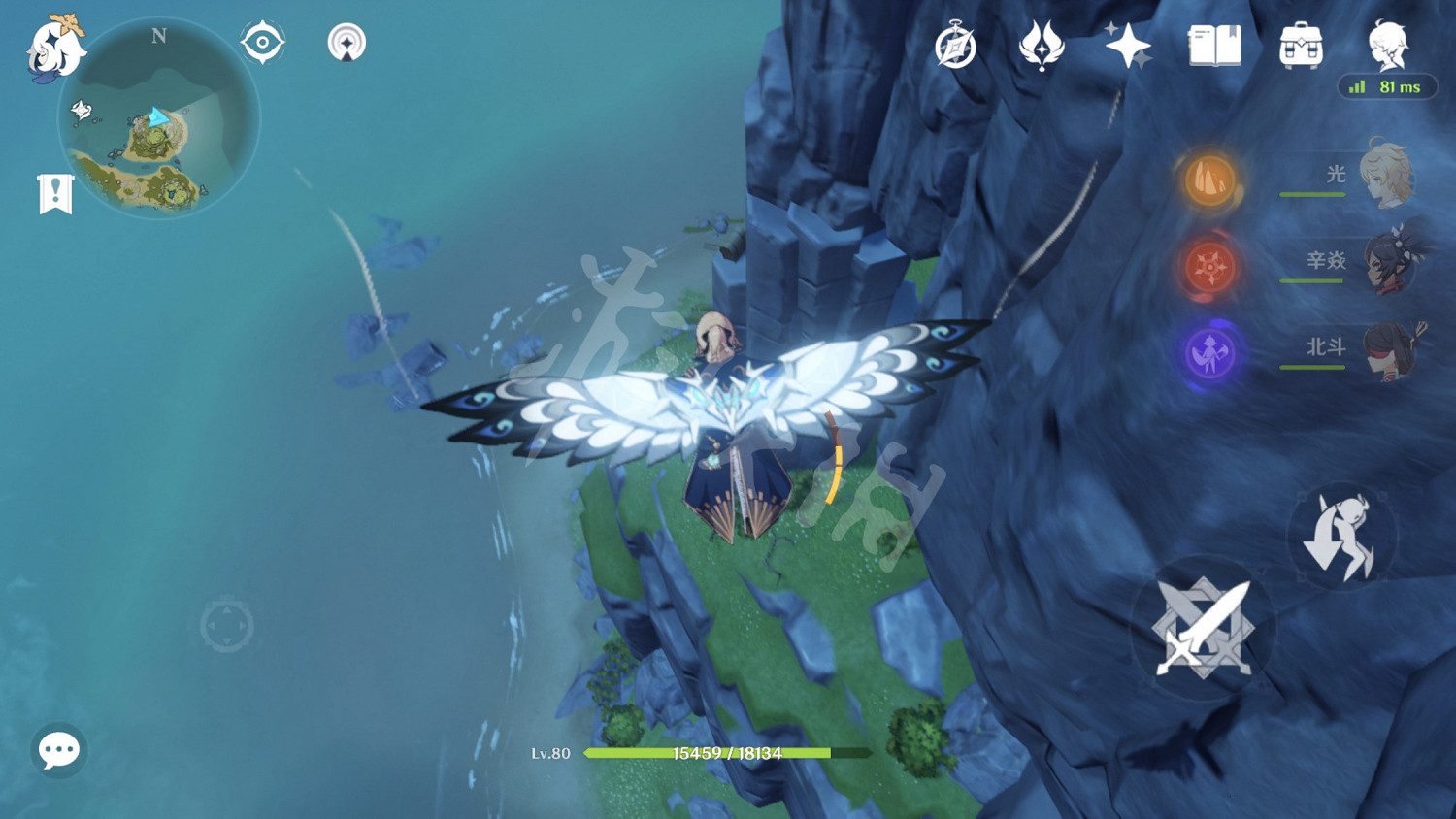This screenshot has width=1456, height=819.
Task: Tap the crossed swords attack button
Action: point(1203,628)
